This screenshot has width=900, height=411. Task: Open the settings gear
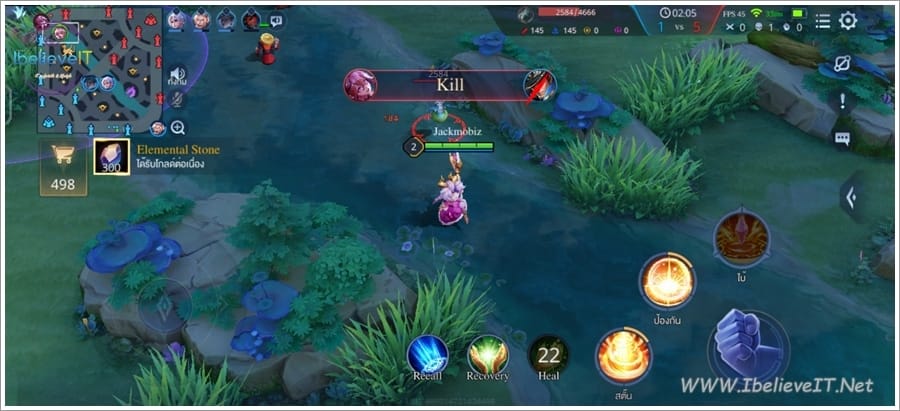click(848, 21)
